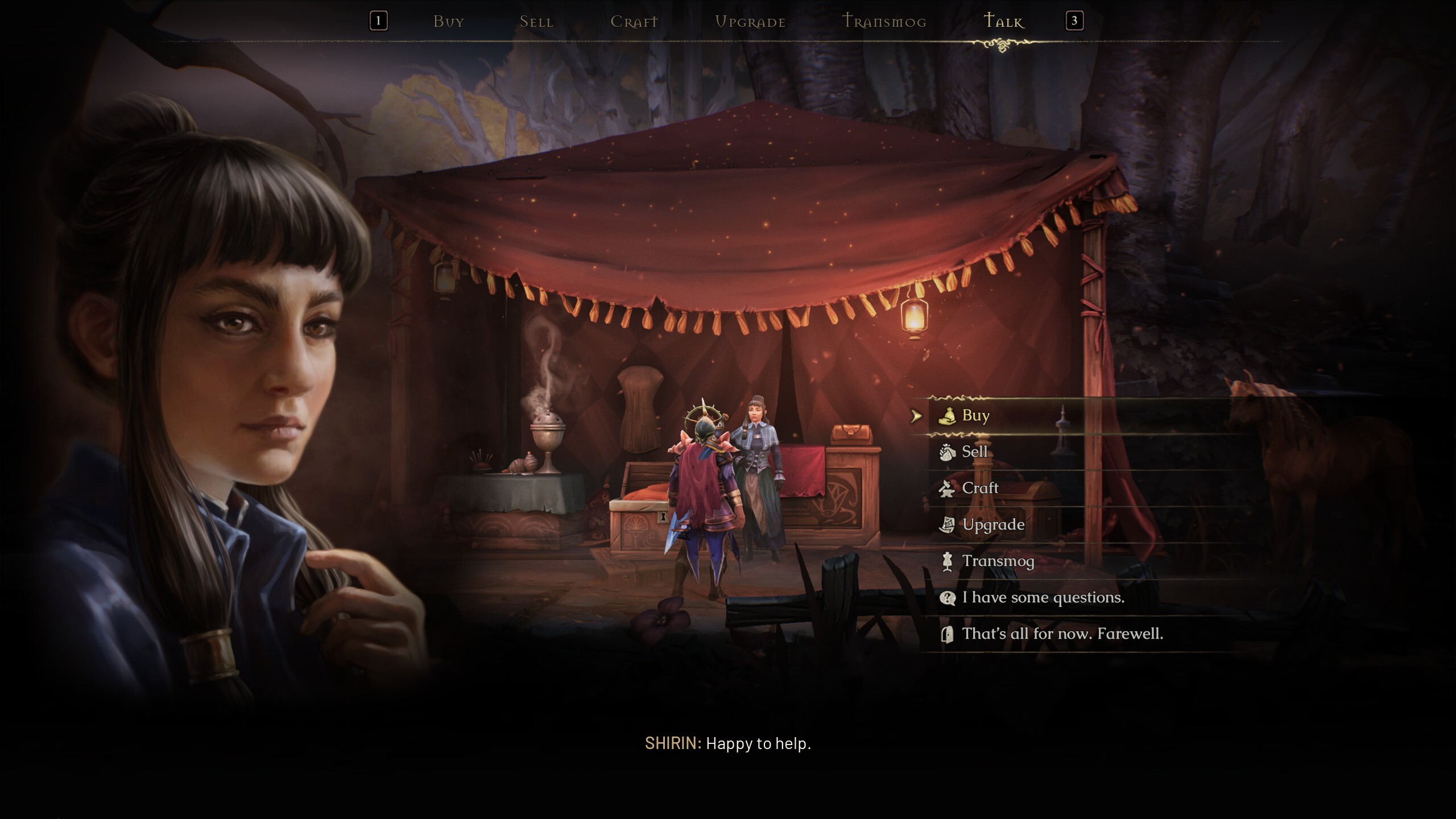The image size is (1456, 819).
Task: Ask "I have some questions."
Action: [x=1043, y=597]
